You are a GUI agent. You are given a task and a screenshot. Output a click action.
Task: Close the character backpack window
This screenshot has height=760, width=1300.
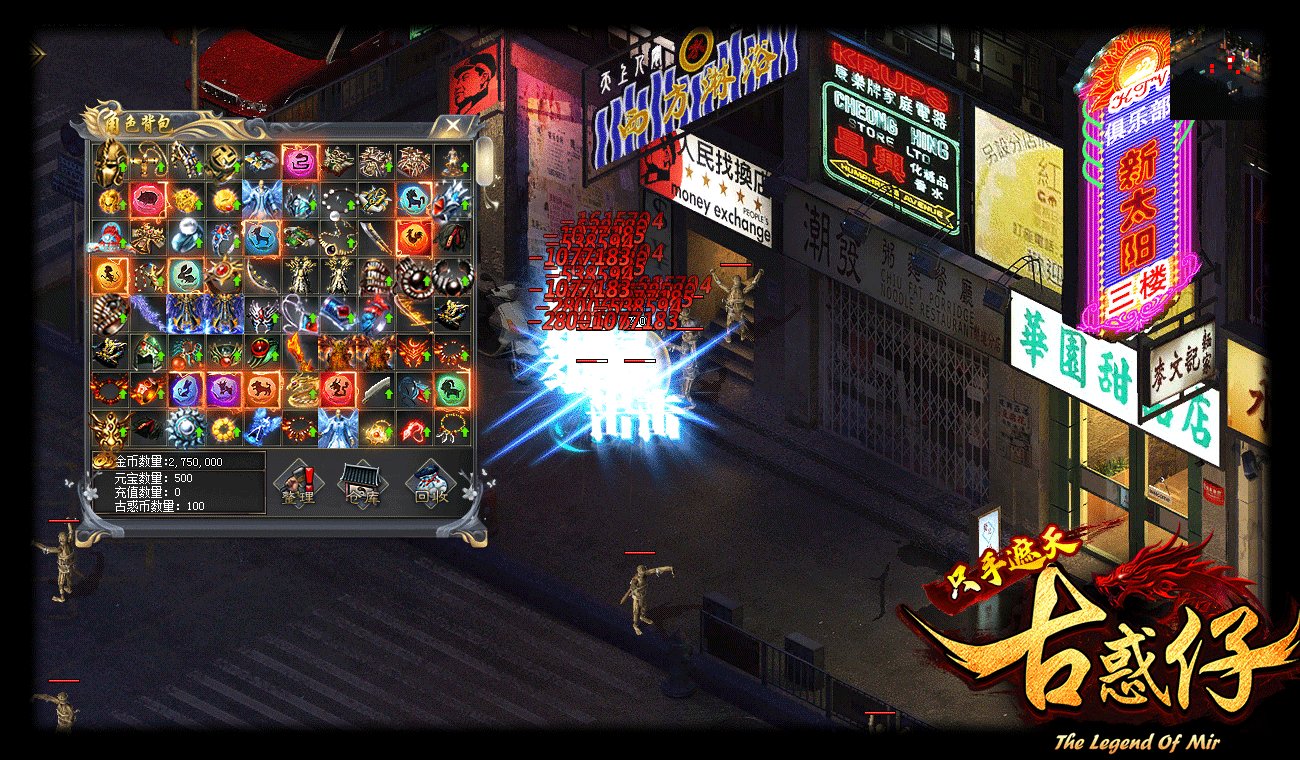(x=453, y=125)
